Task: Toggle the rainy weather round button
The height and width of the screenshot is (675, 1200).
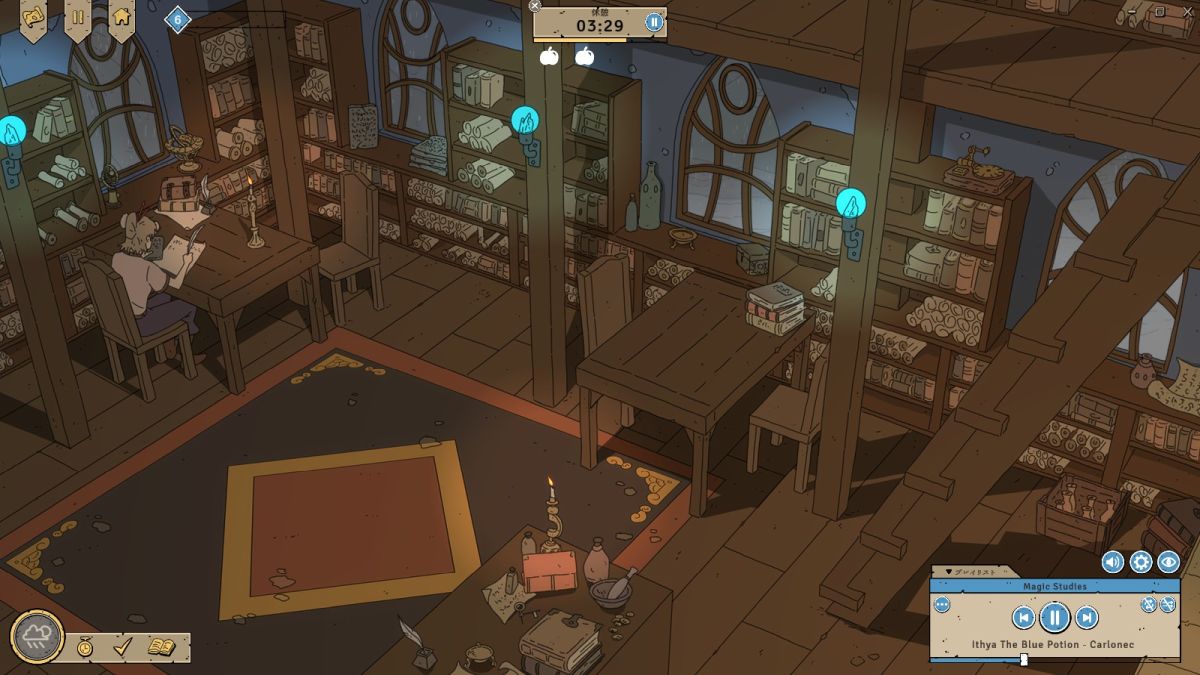Action: point(38,636)
